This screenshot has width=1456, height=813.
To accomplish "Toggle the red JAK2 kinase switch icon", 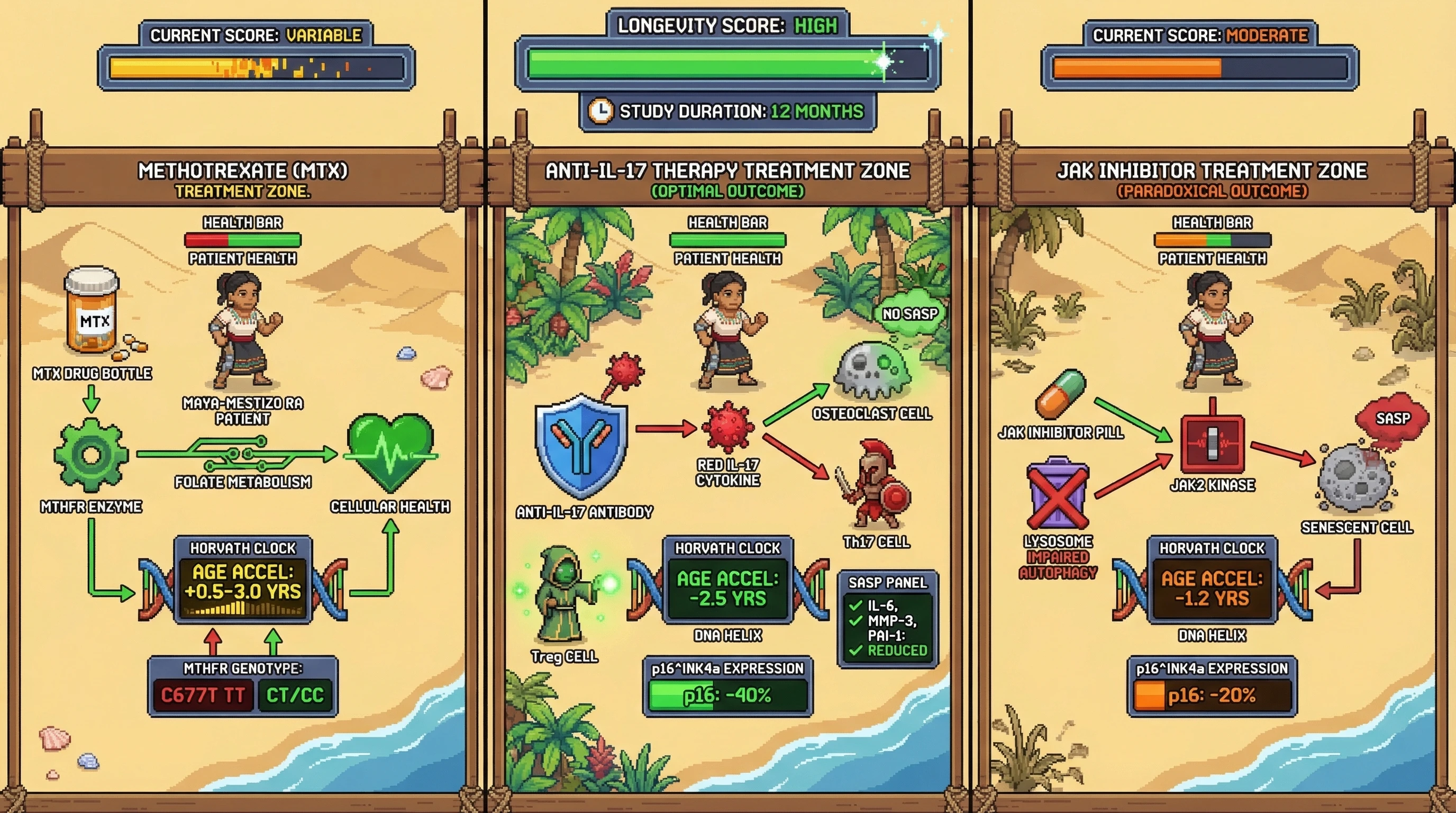I will pyautogui.click(x=1213, y=444).
